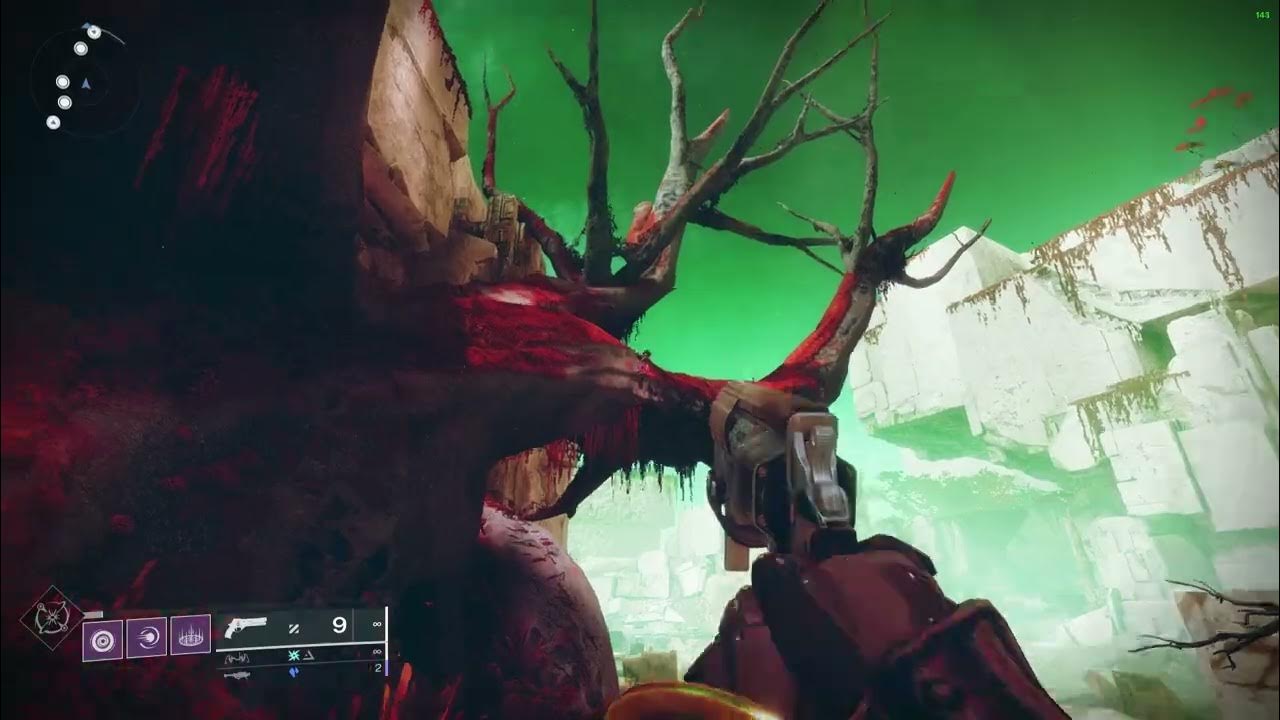
Task: Select the Stasis triangle element symbol
Action: point(308,656)
